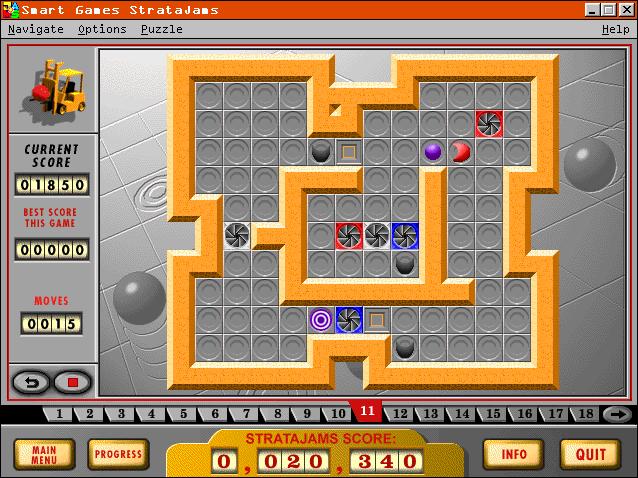
Task: Click the red stop reset button
Action: coord(72,381)
